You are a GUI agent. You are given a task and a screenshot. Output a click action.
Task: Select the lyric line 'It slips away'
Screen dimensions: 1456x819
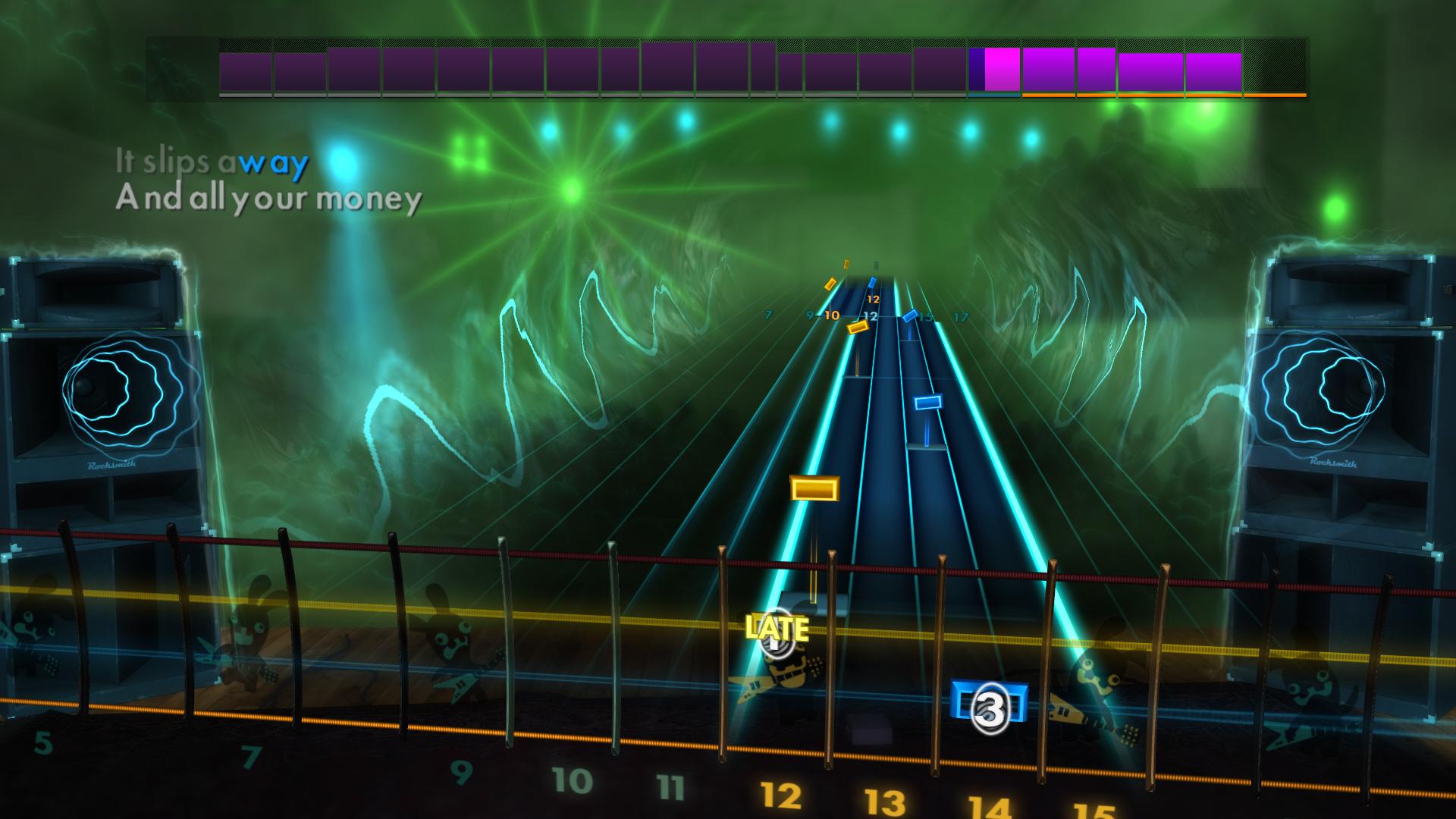pyautogui.click(x=211, y=162)
